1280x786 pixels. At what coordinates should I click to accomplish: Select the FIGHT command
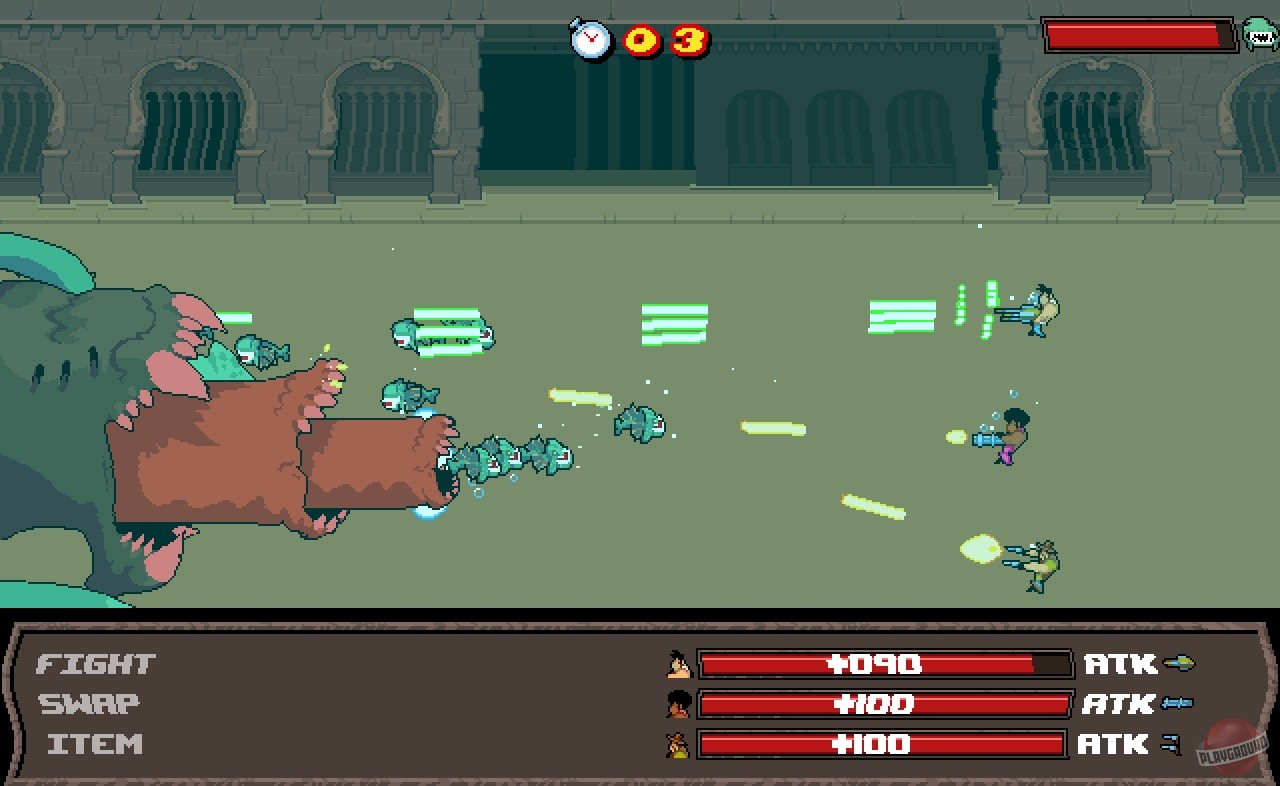coord(93,663)
